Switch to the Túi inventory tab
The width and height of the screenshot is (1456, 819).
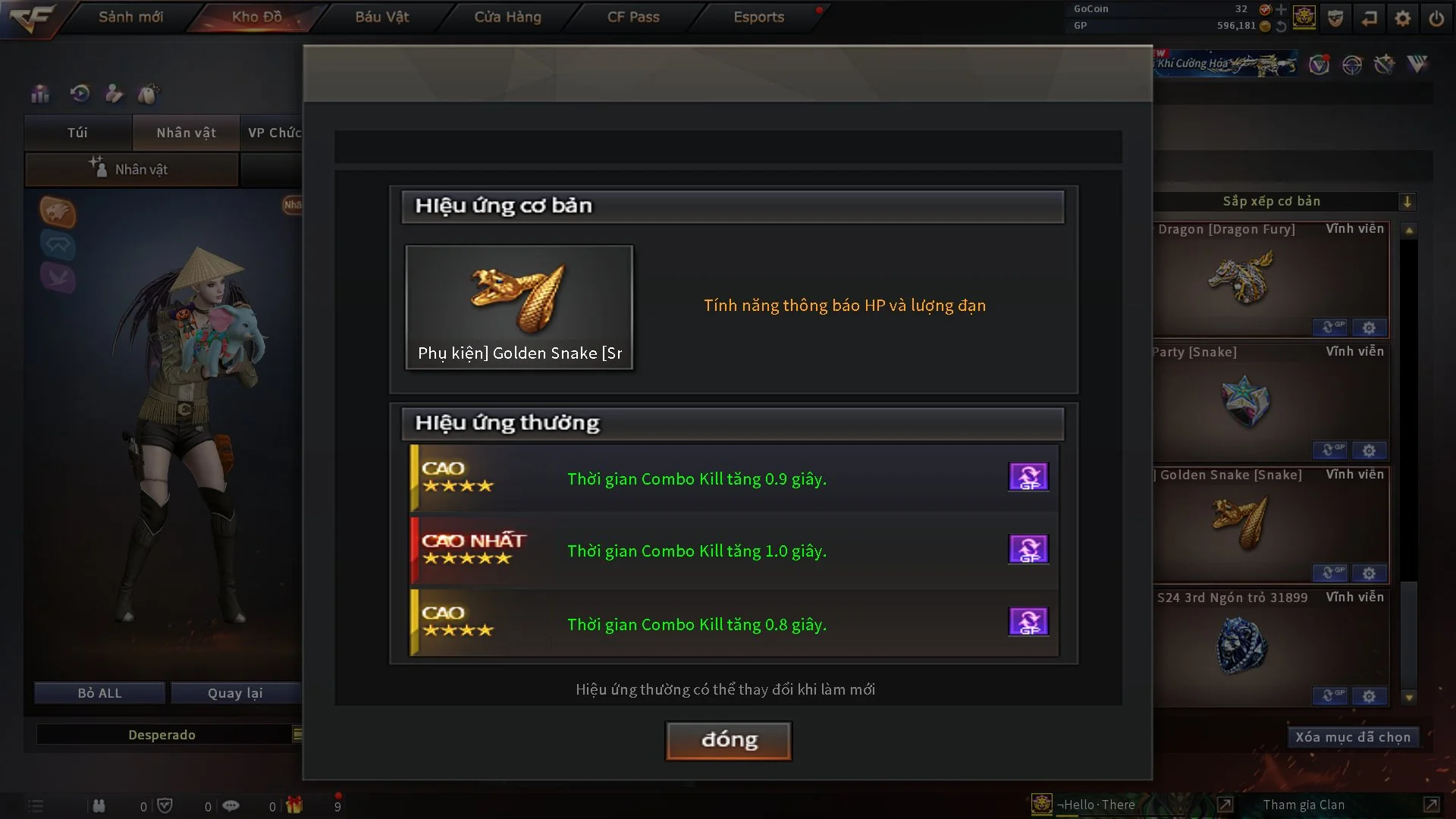point(77,133)
